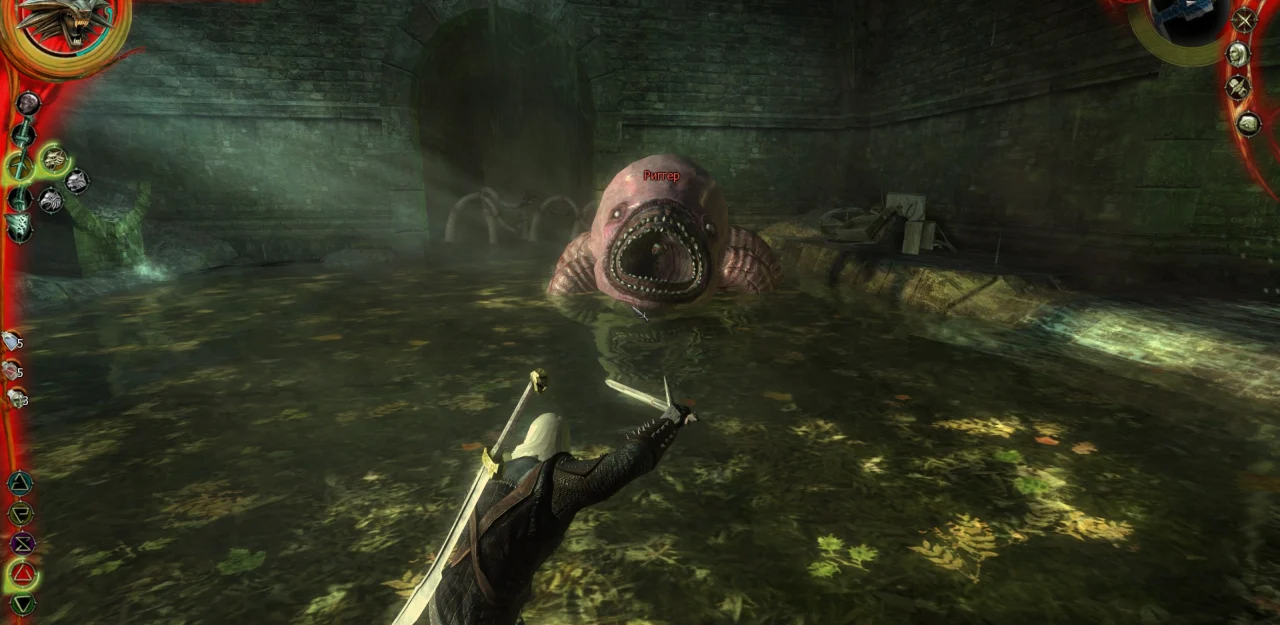Select the purple Yrden sign
This screenshot has width=1280, height=625.
pos(21,544)
